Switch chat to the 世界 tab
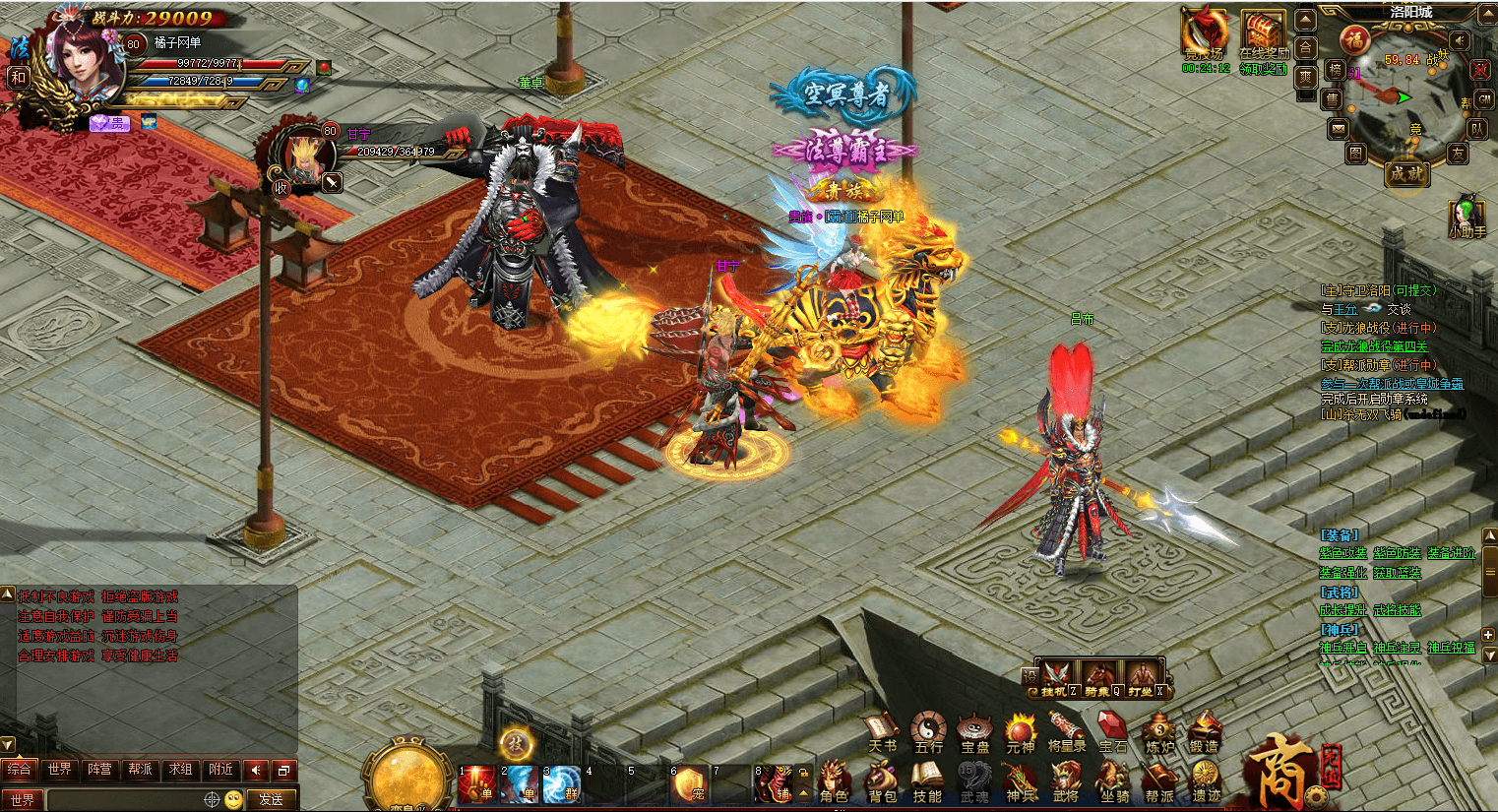Screen dimensions: 1498x812 coord(60,770)
